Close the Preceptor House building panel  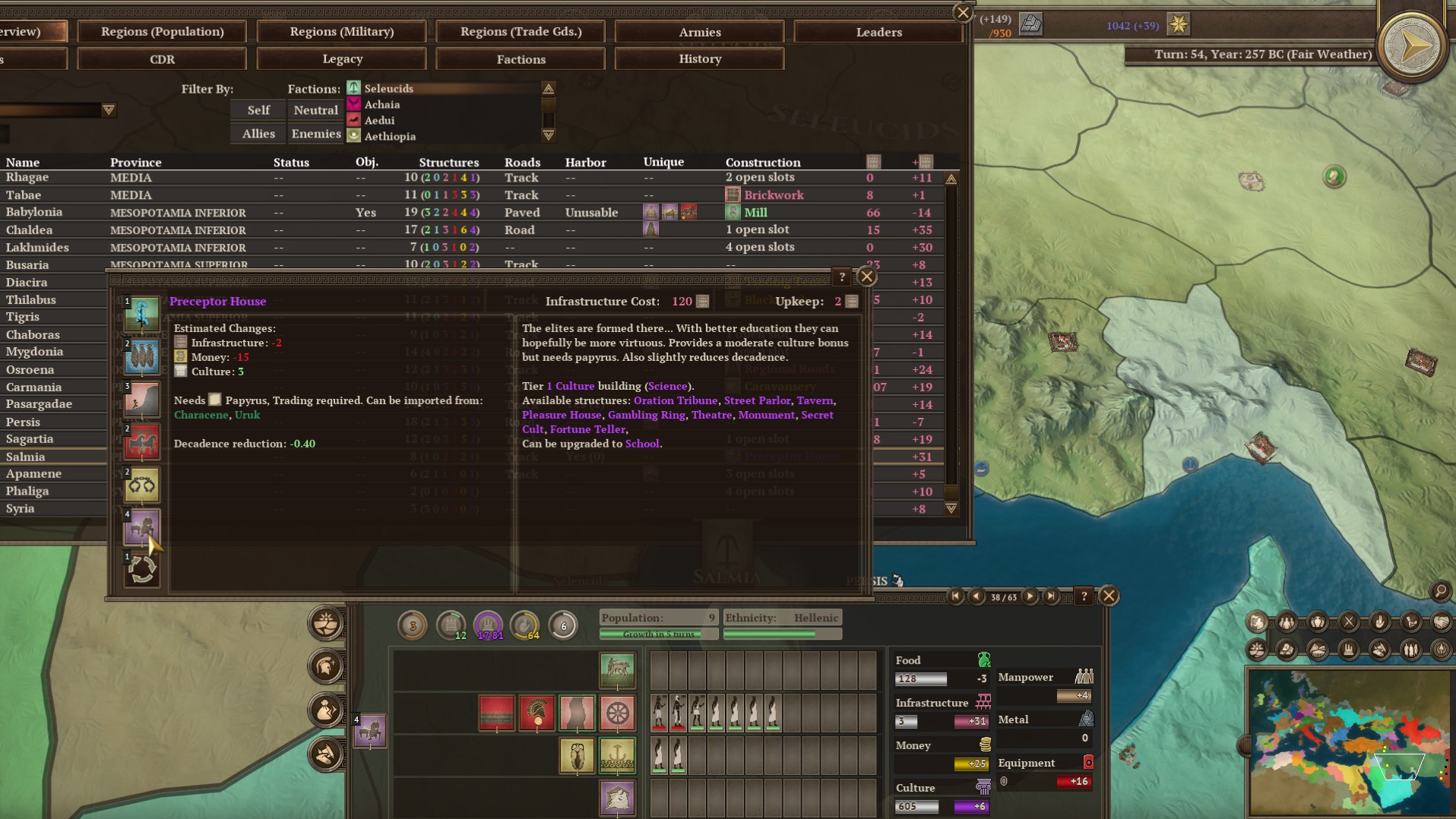pyautogui.click(x=866, y=277)
